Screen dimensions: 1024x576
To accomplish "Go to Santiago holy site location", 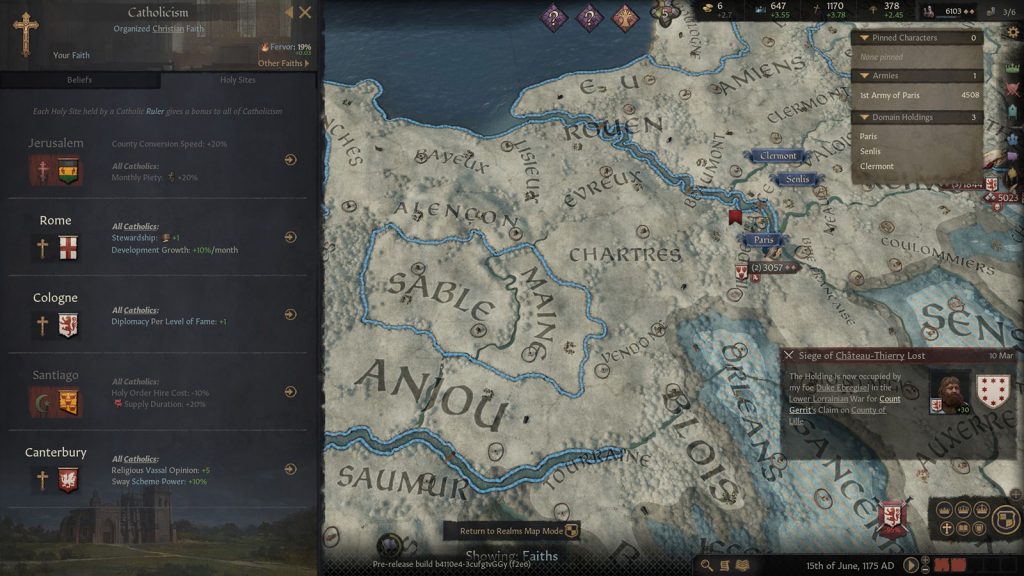I will [290, 392].
